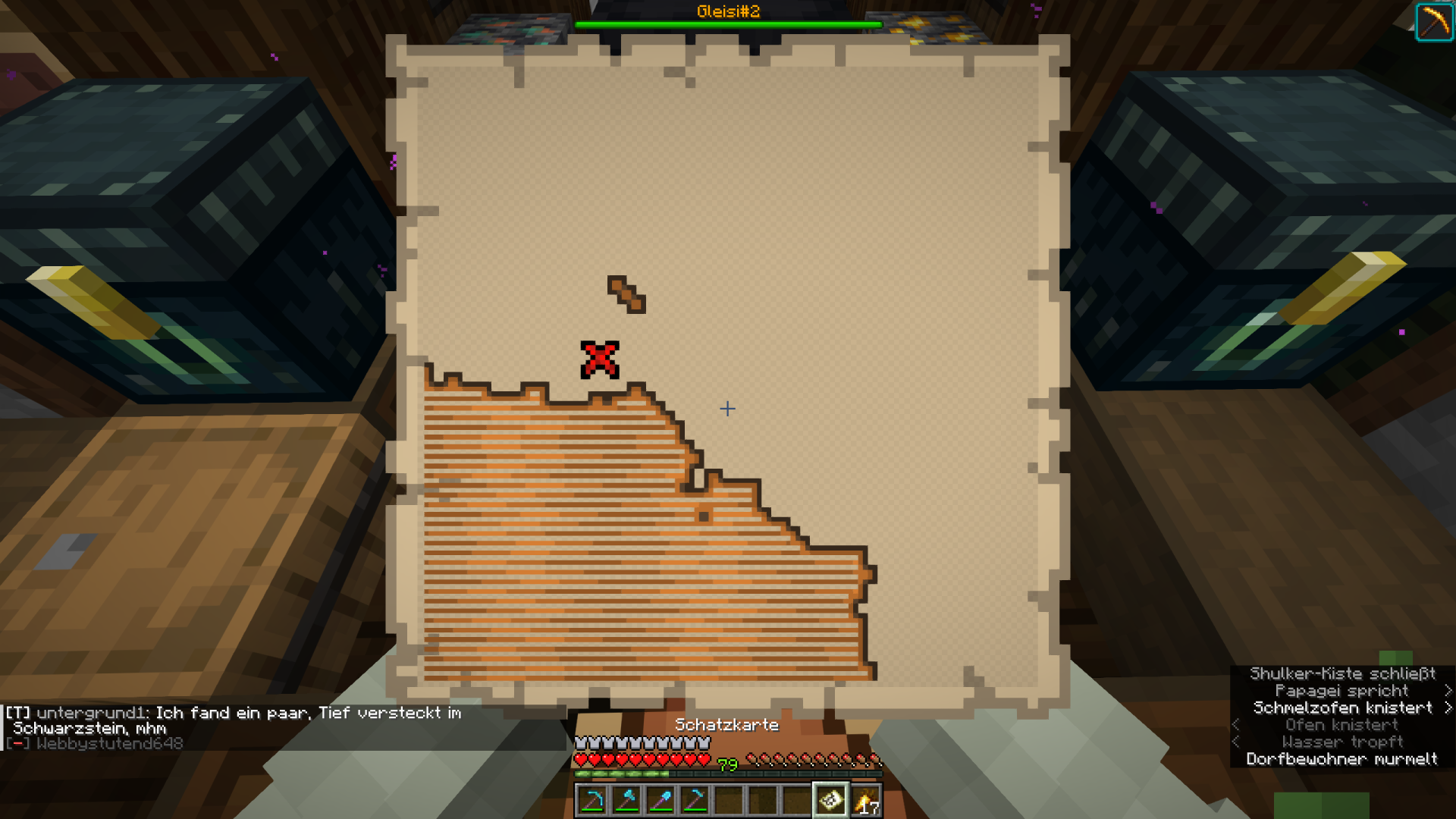This screenshot has width=1456, height=819.
Task: Click the red X treasure marker
Action: click(600, 359)
